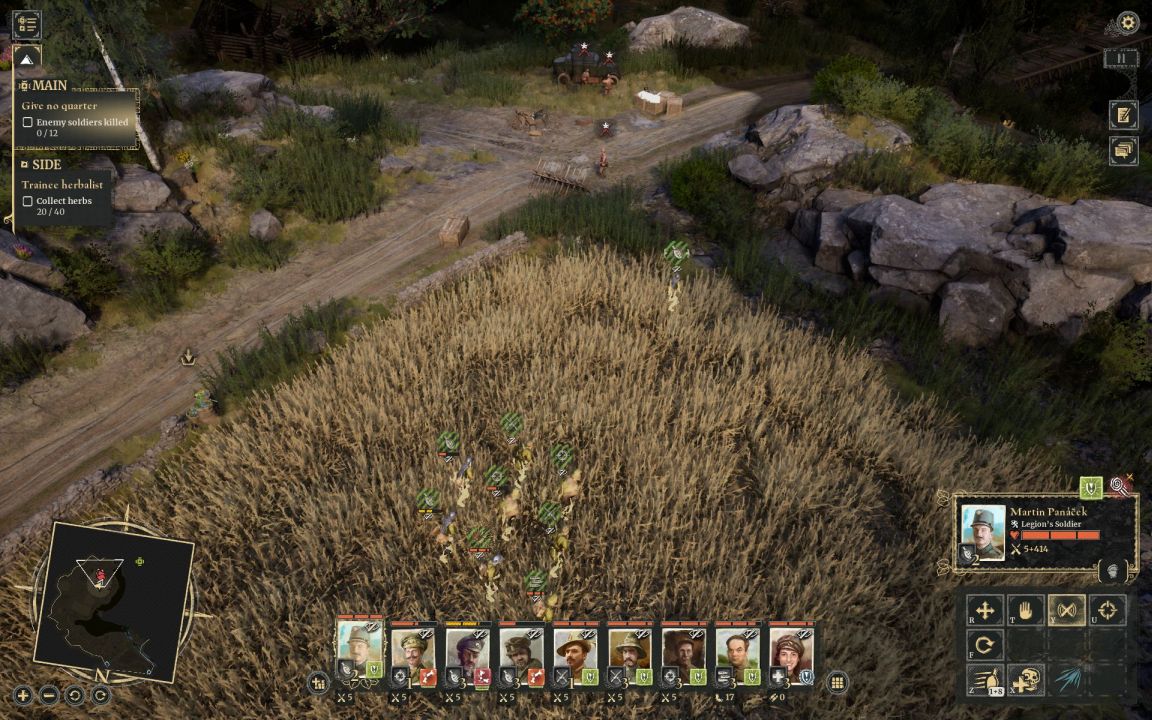Activate the raised hand Stop command
The width and height of the screenshot is (1152, 720).
(1026, 611)
